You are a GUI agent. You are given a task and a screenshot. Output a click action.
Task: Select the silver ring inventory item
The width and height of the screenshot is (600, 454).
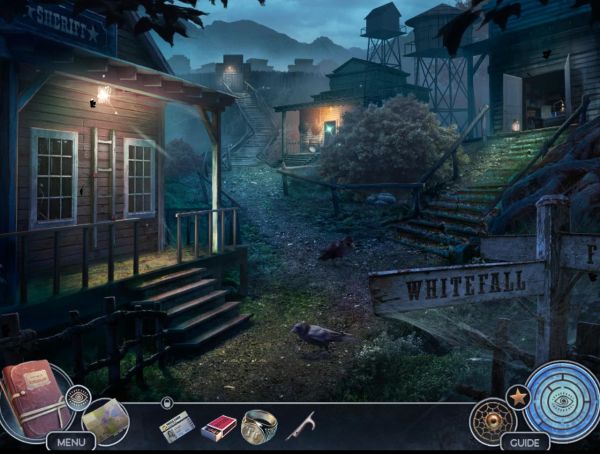259,426
